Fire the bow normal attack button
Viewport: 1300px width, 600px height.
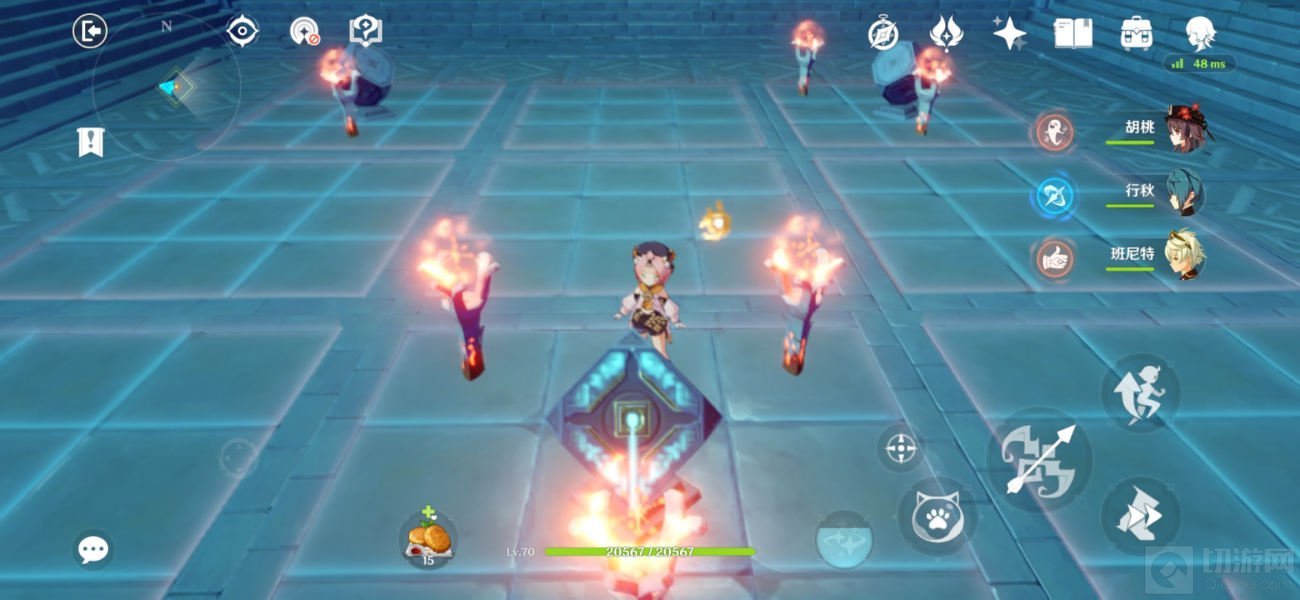1039,461
